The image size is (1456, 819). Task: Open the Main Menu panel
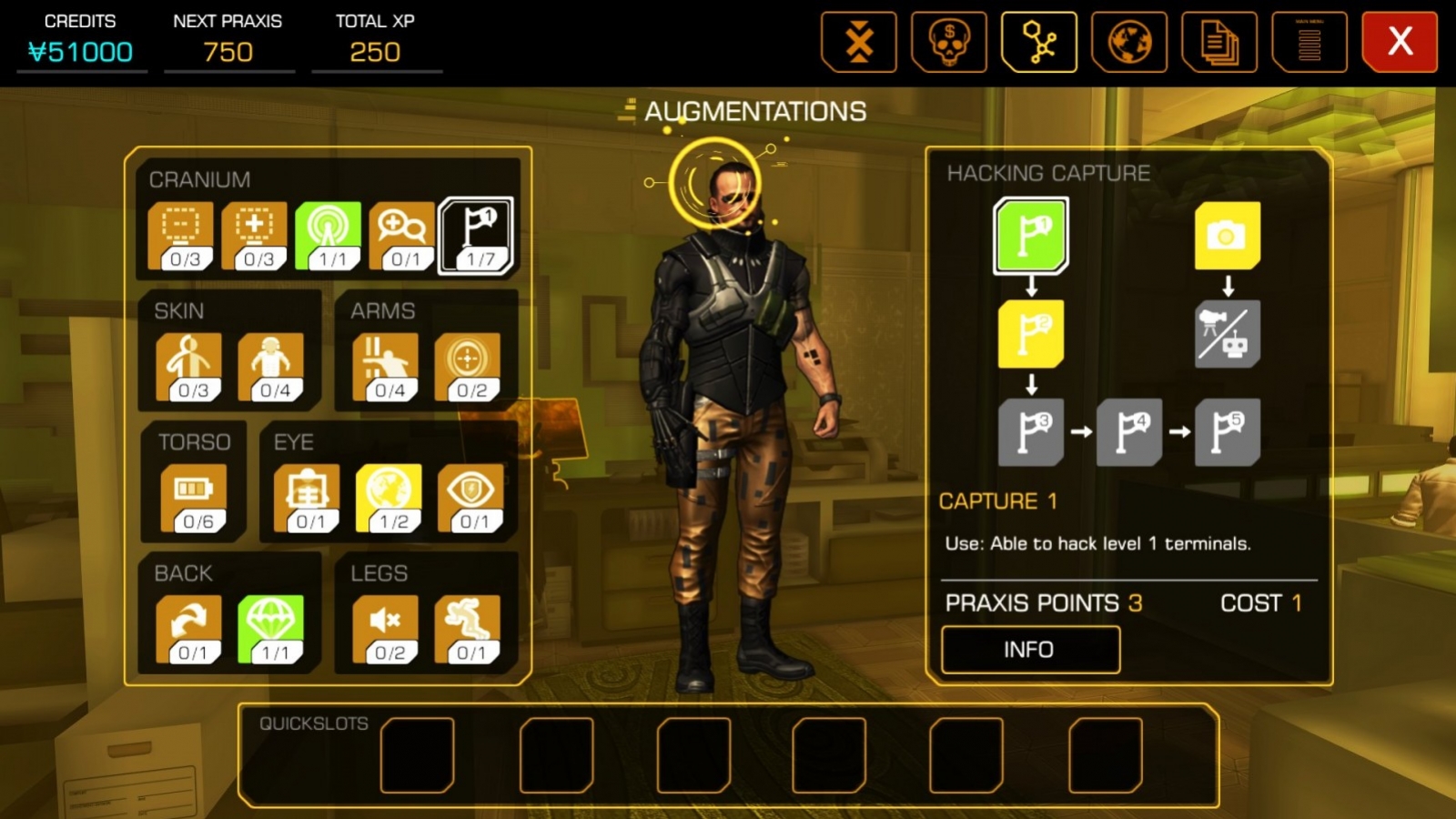tap(1309, 42)
